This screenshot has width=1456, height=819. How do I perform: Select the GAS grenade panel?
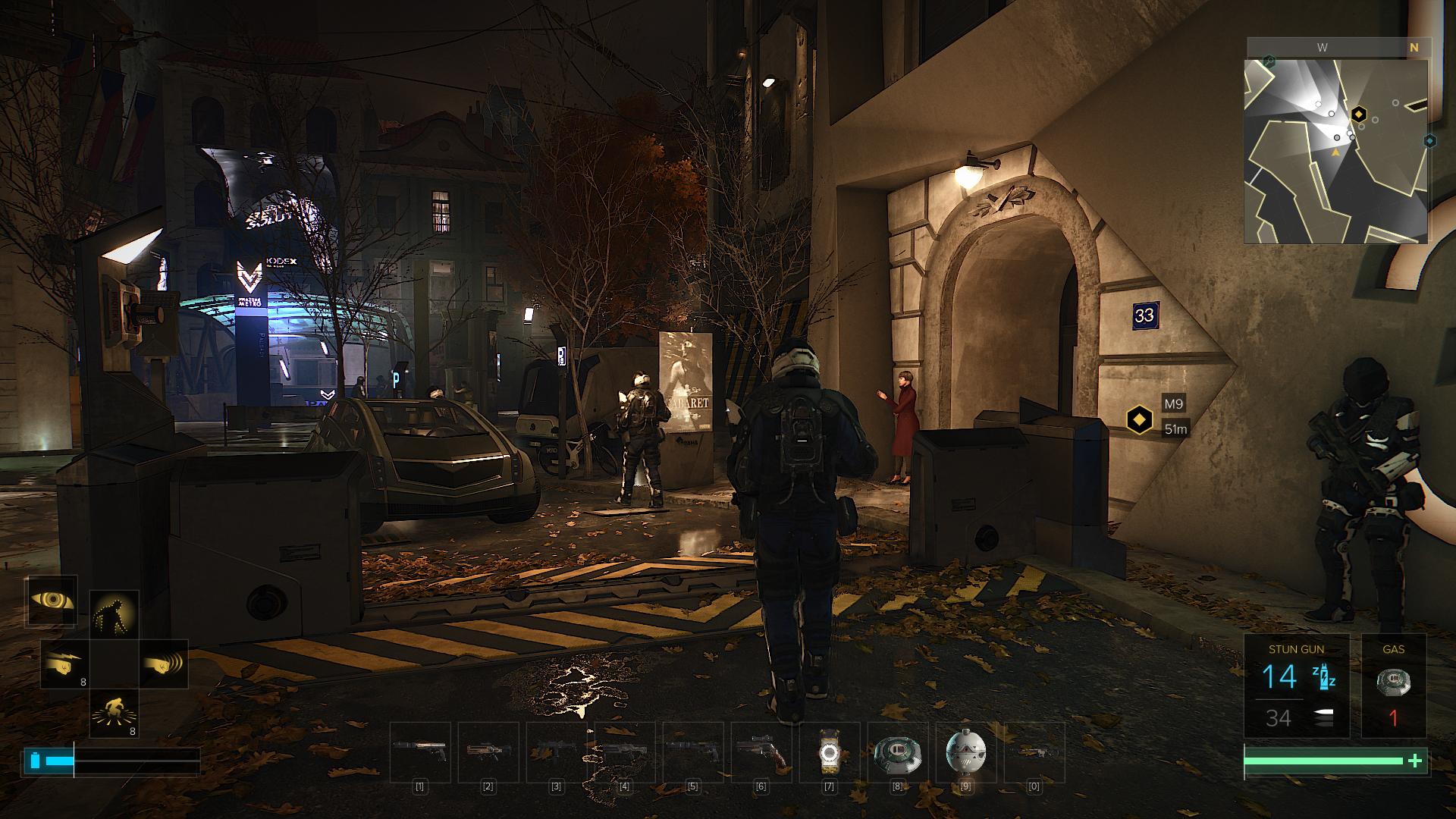click(1393, 686)
